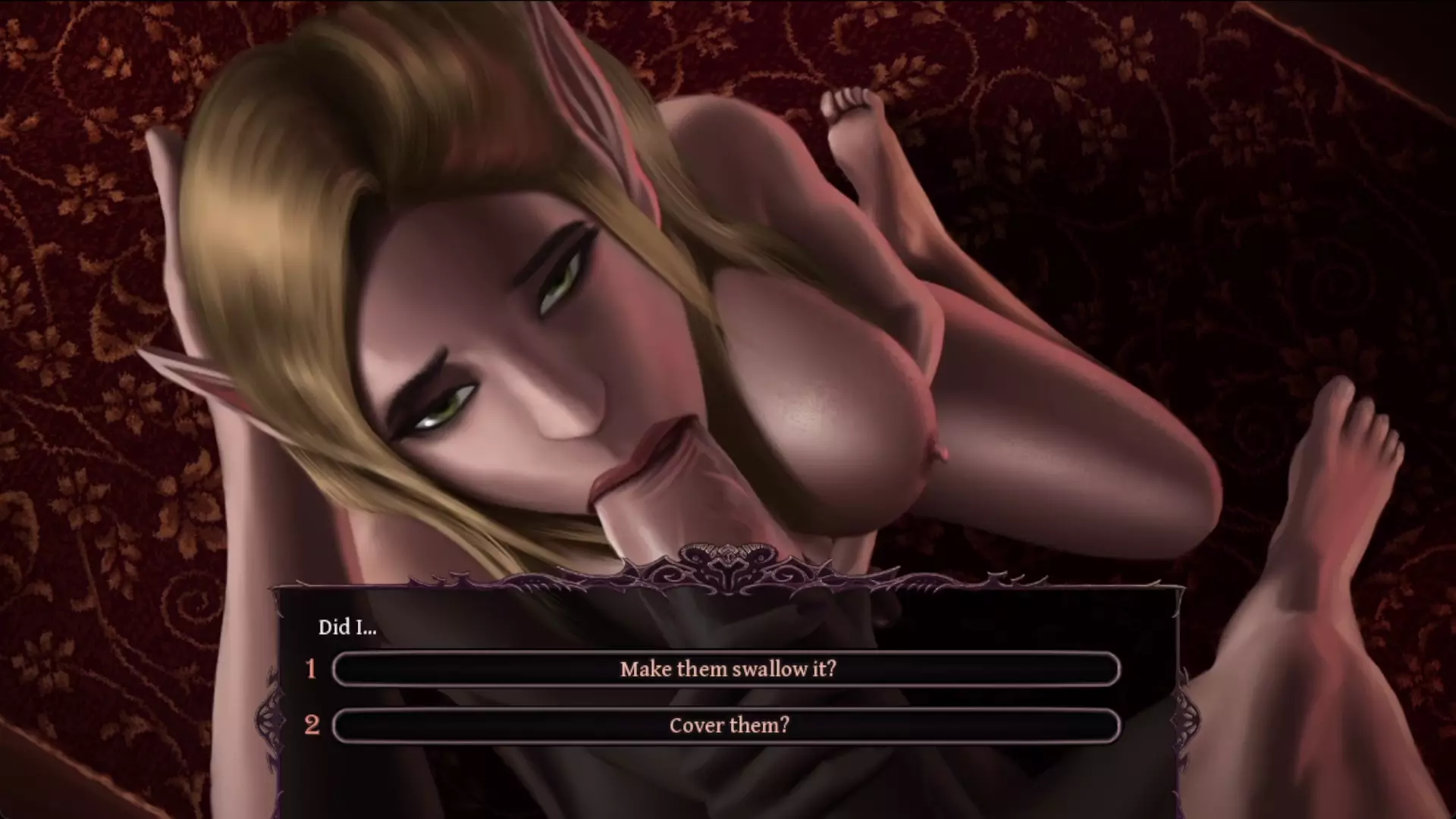Image resolution: width=1456 pixels, height=819 pixels.
Task: Select the 'Cover them?' dialogue choice
Action: coord(726,725)
